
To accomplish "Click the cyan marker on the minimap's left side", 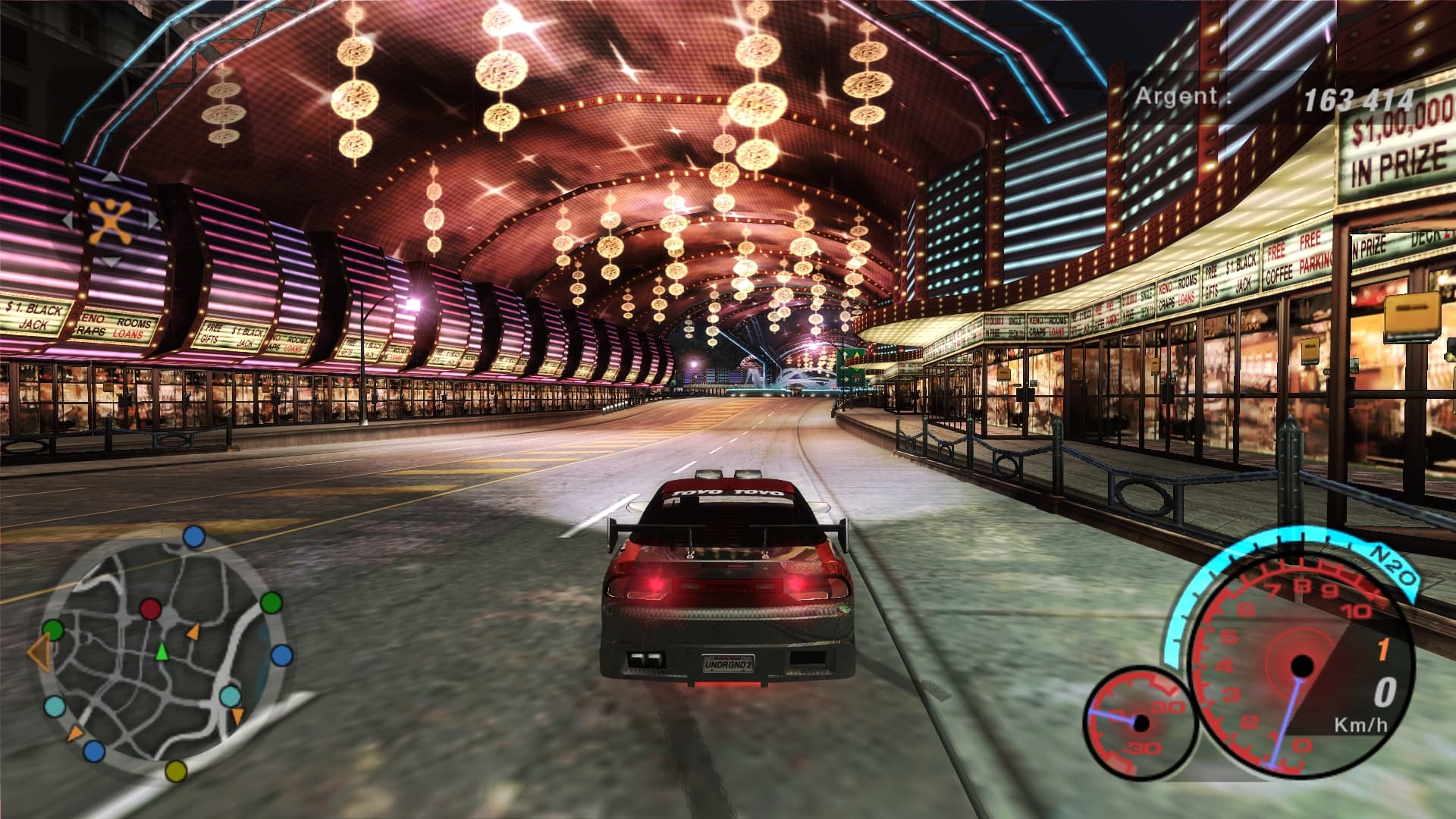I will point(54,706).
